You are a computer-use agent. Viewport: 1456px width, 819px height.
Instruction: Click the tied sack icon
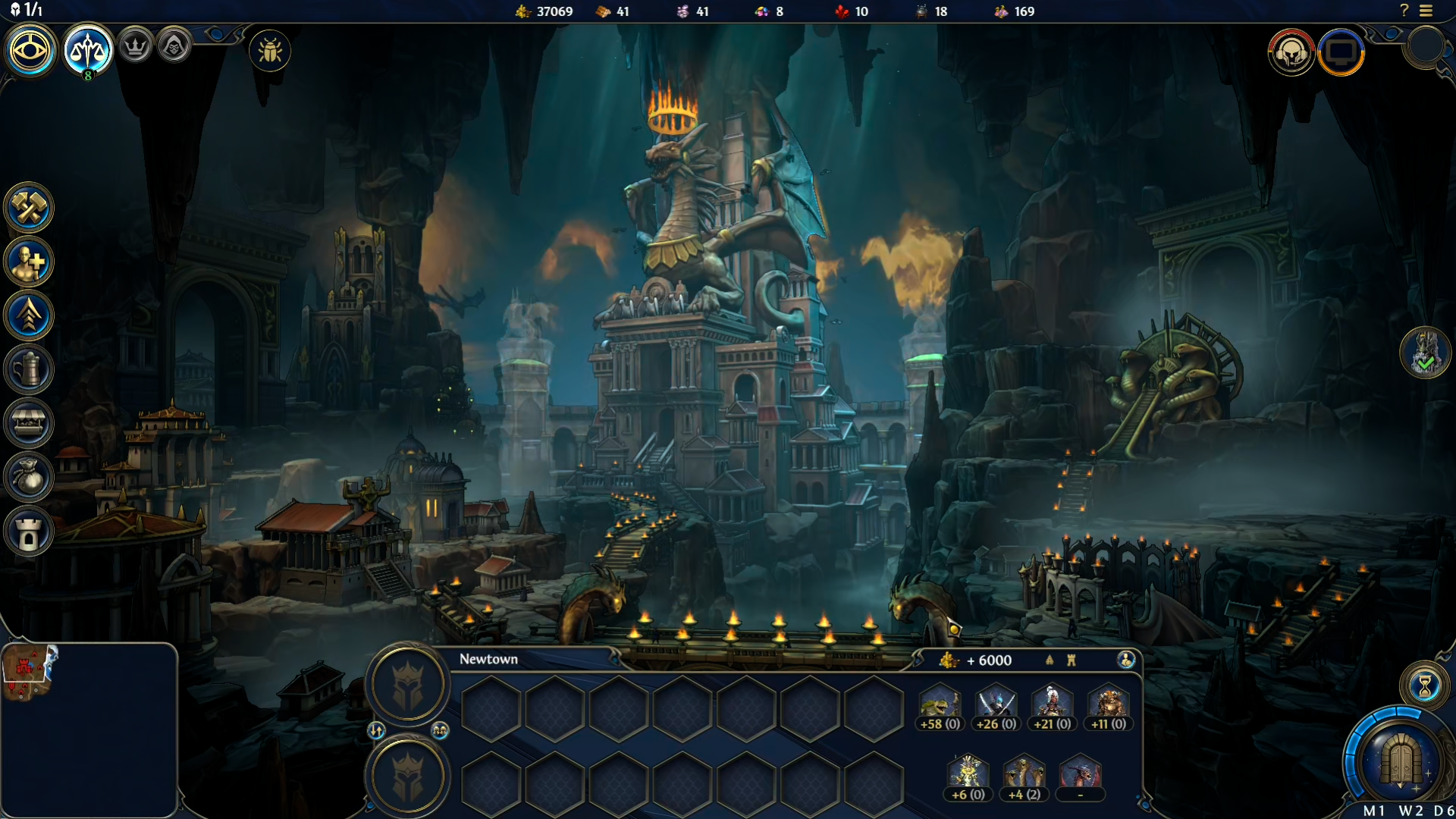29,477
